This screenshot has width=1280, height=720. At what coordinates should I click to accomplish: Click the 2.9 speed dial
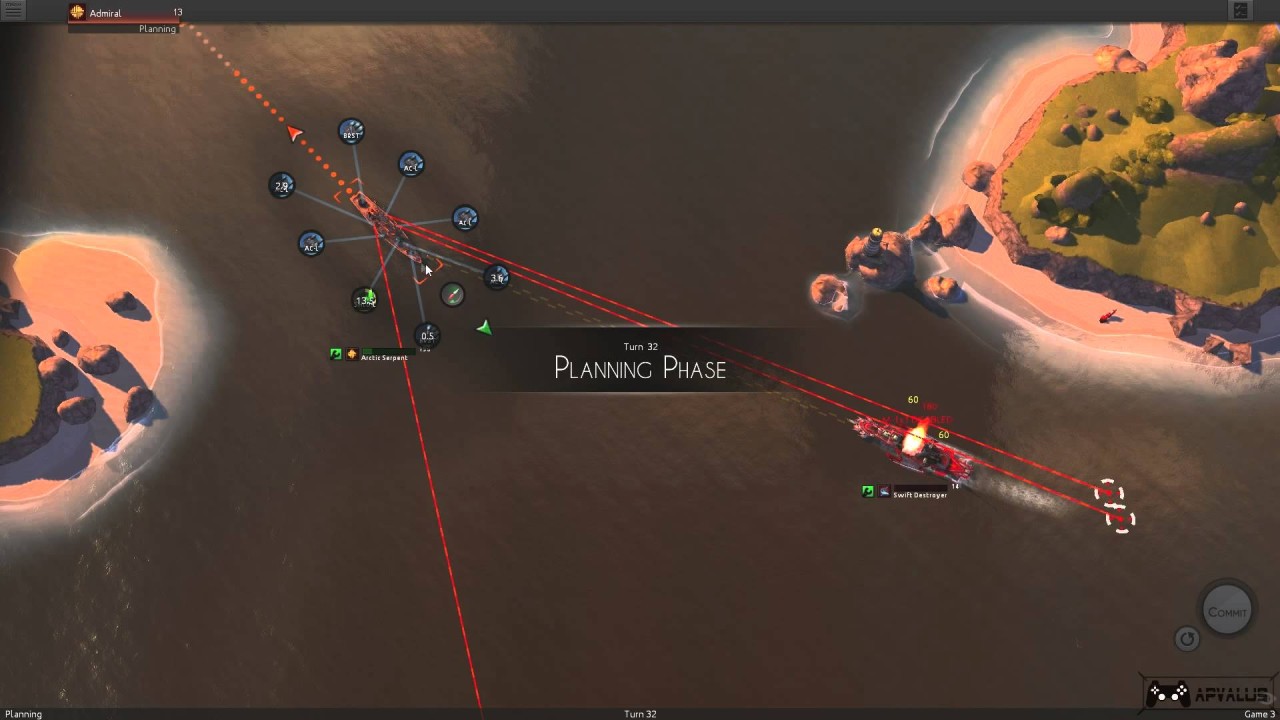pyautogui.click(x=282, y=184)
